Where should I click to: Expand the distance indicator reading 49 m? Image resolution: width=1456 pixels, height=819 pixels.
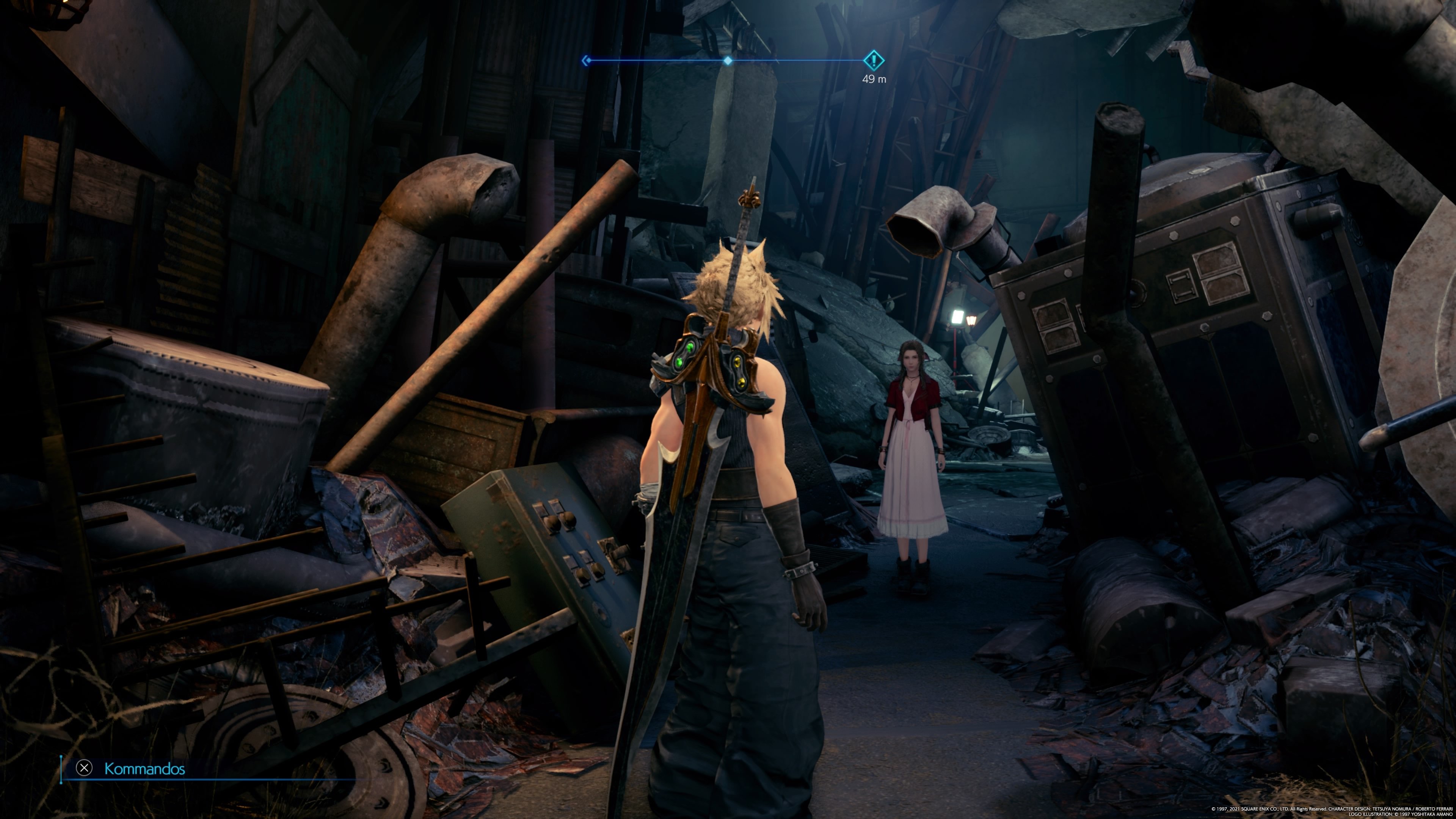[874, 79]
